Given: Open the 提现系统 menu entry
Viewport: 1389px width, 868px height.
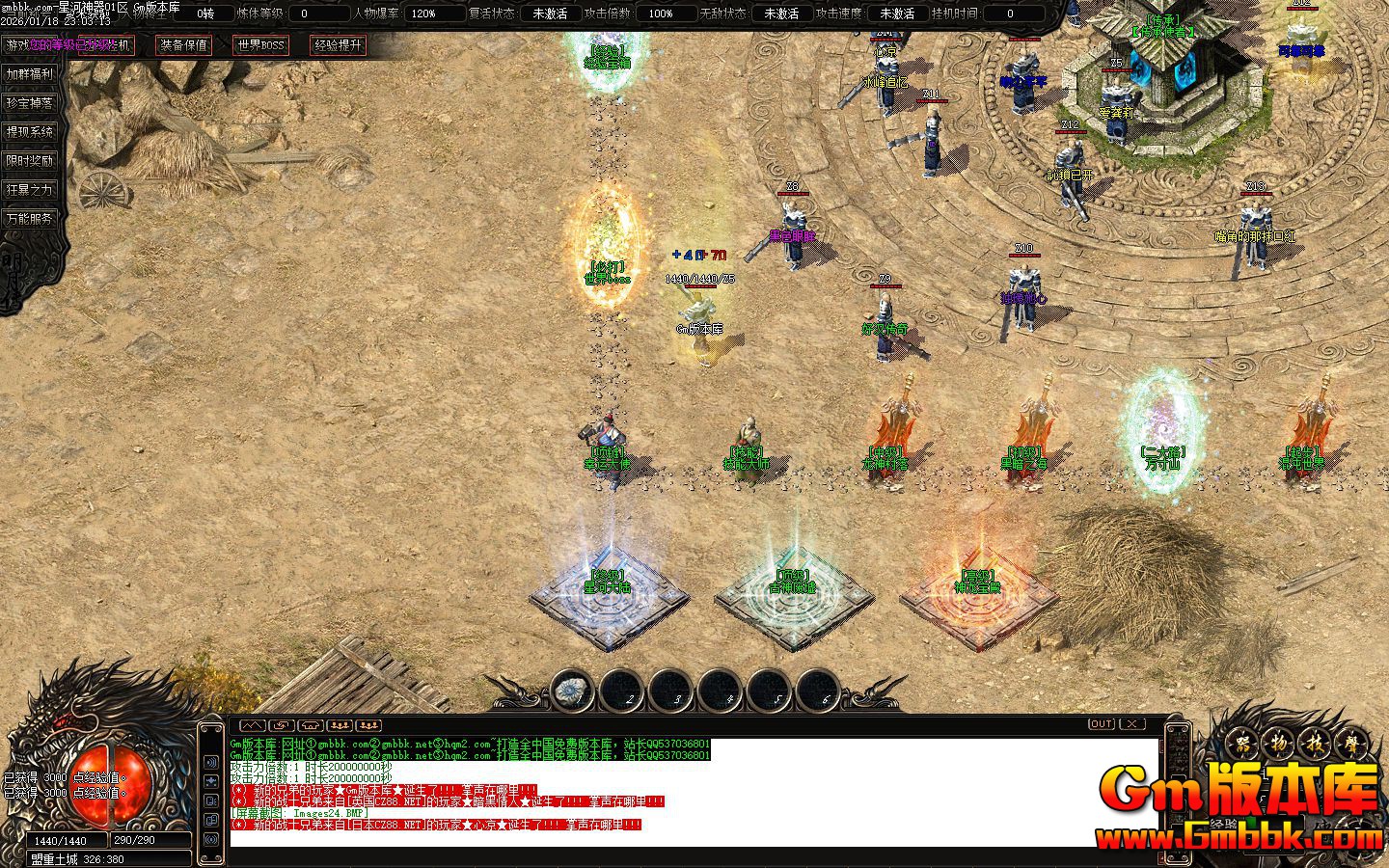Looking at the screenshot, I should point(30,132).
